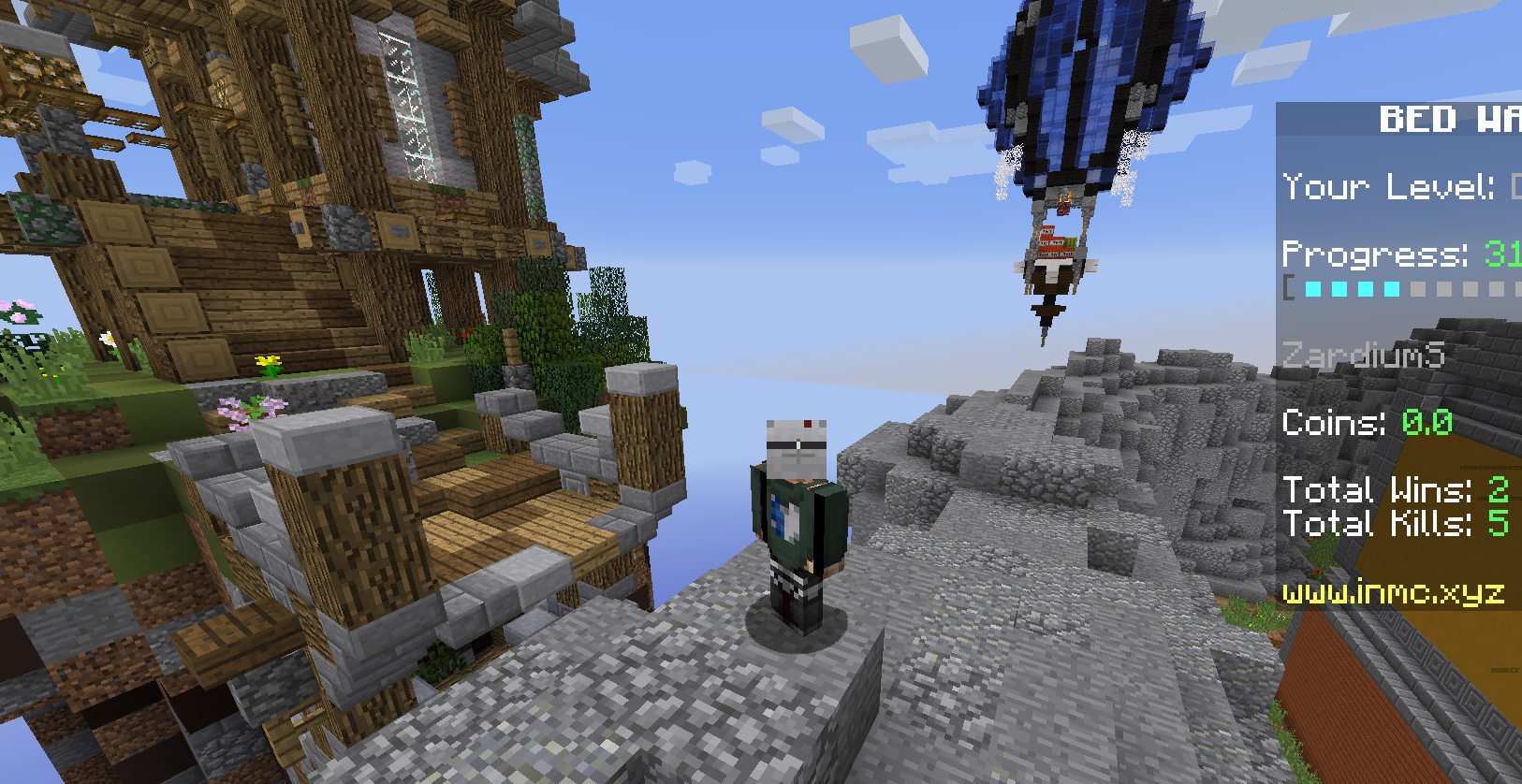Viewport: 1522px width, 784px height.
Task: Click the Total Wins: 2 stat line
Action: tap(1395, 490)
